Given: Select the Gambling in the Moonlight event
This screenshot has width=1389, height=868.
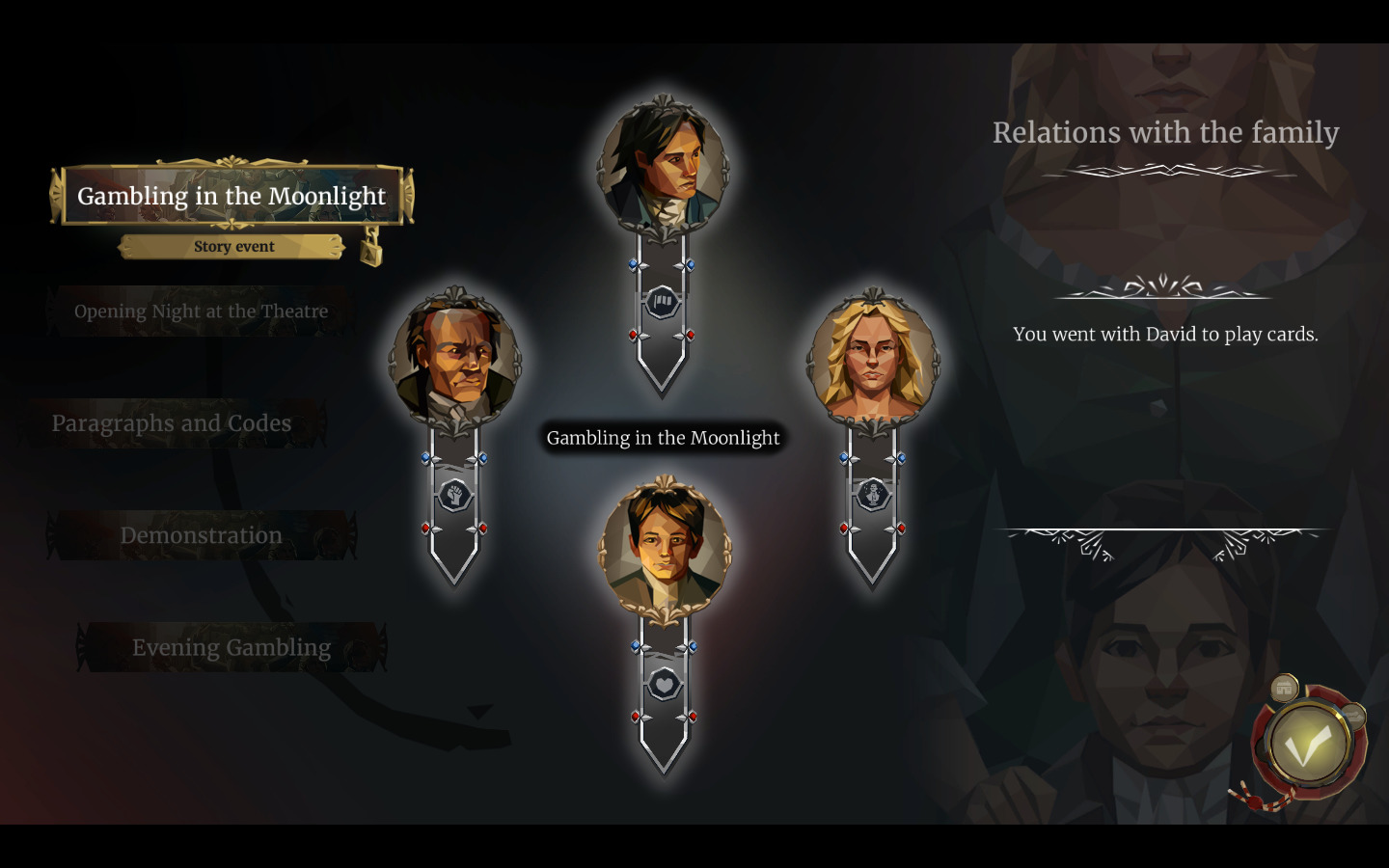Looking at the screenshot, I should coord(231,196).
